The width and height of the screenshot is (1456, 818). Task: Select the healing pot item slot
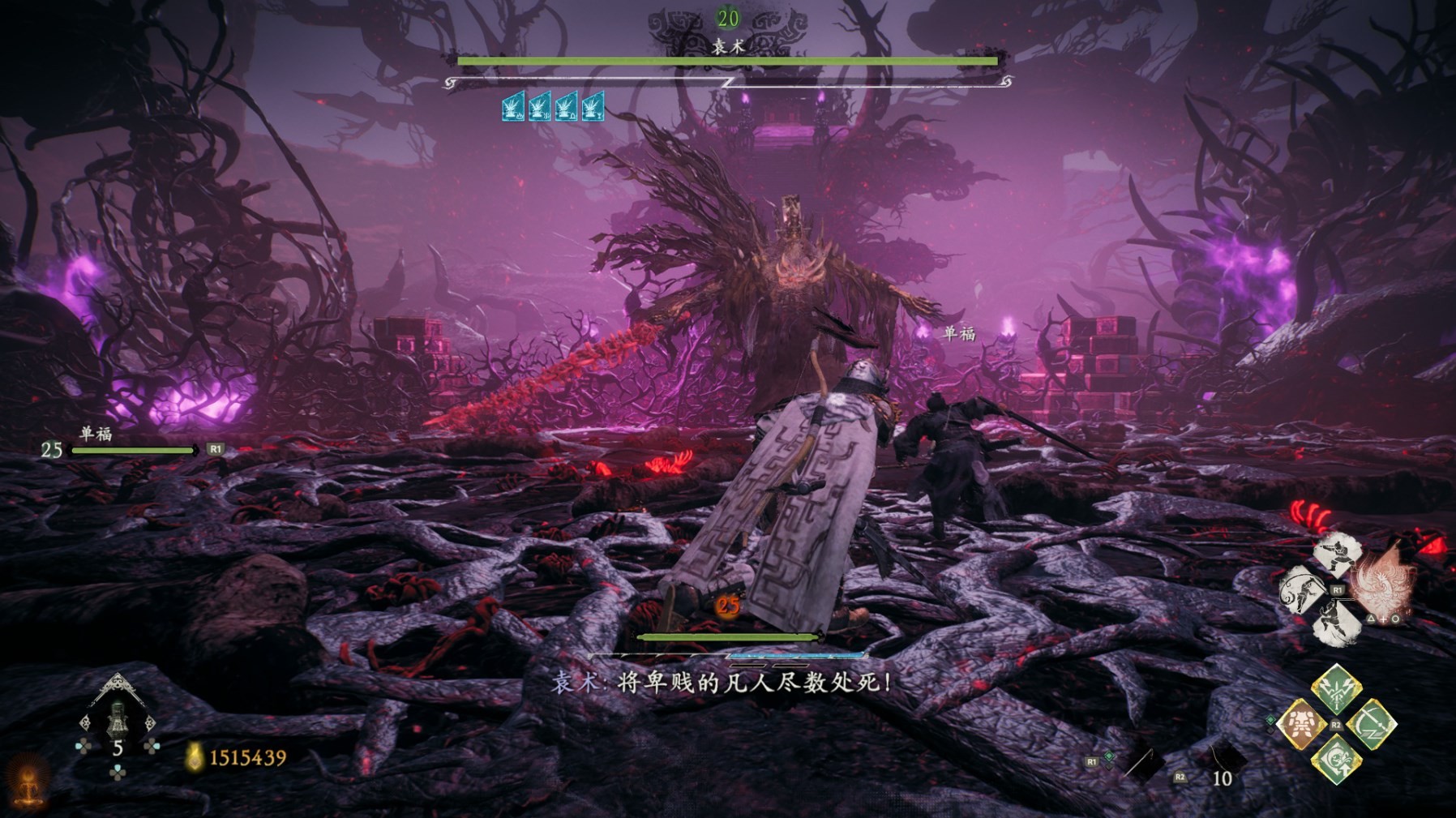click(x=118, y=717)
